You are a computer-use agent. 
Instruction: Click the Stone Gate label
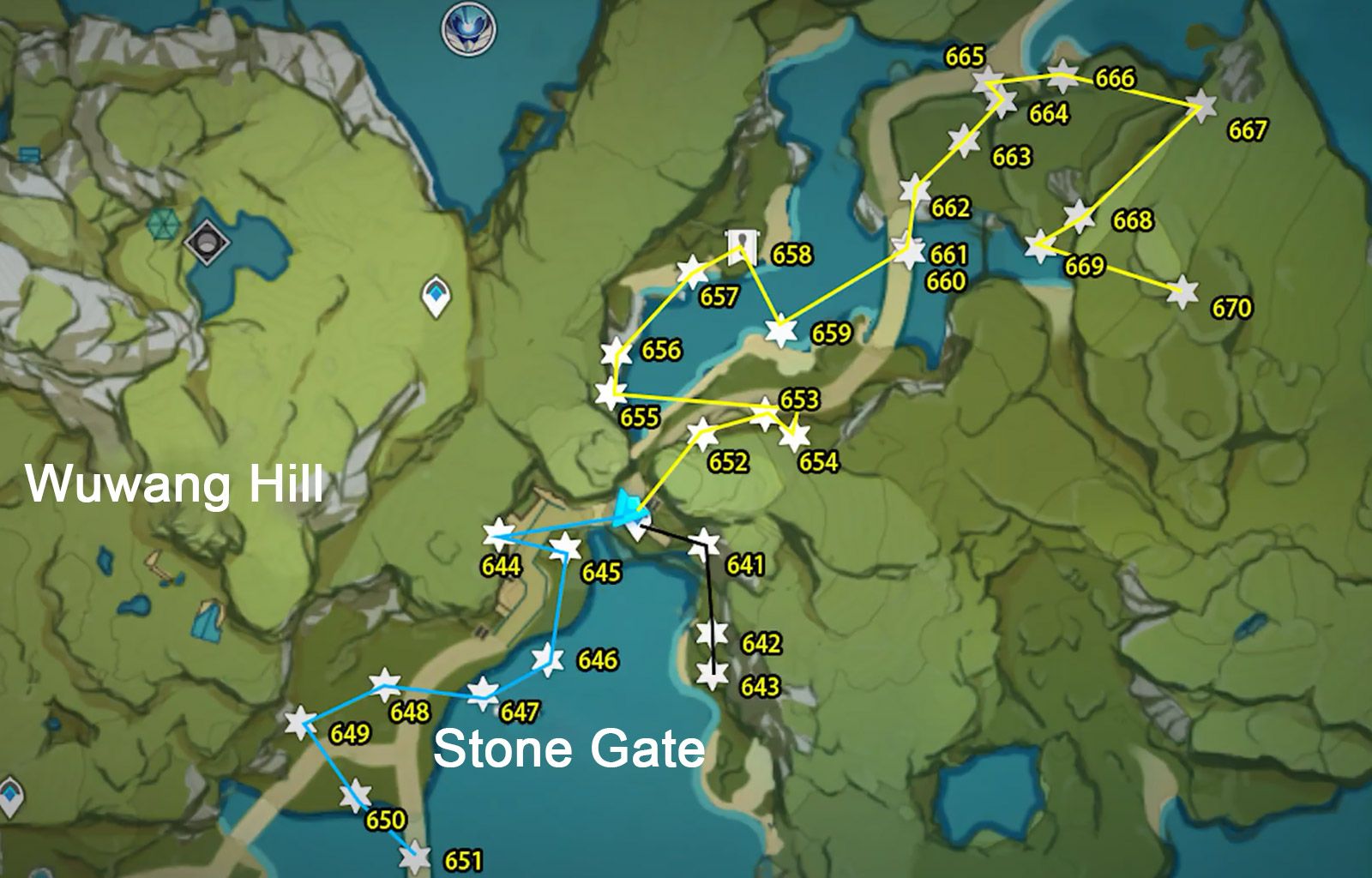coord(570,749)
